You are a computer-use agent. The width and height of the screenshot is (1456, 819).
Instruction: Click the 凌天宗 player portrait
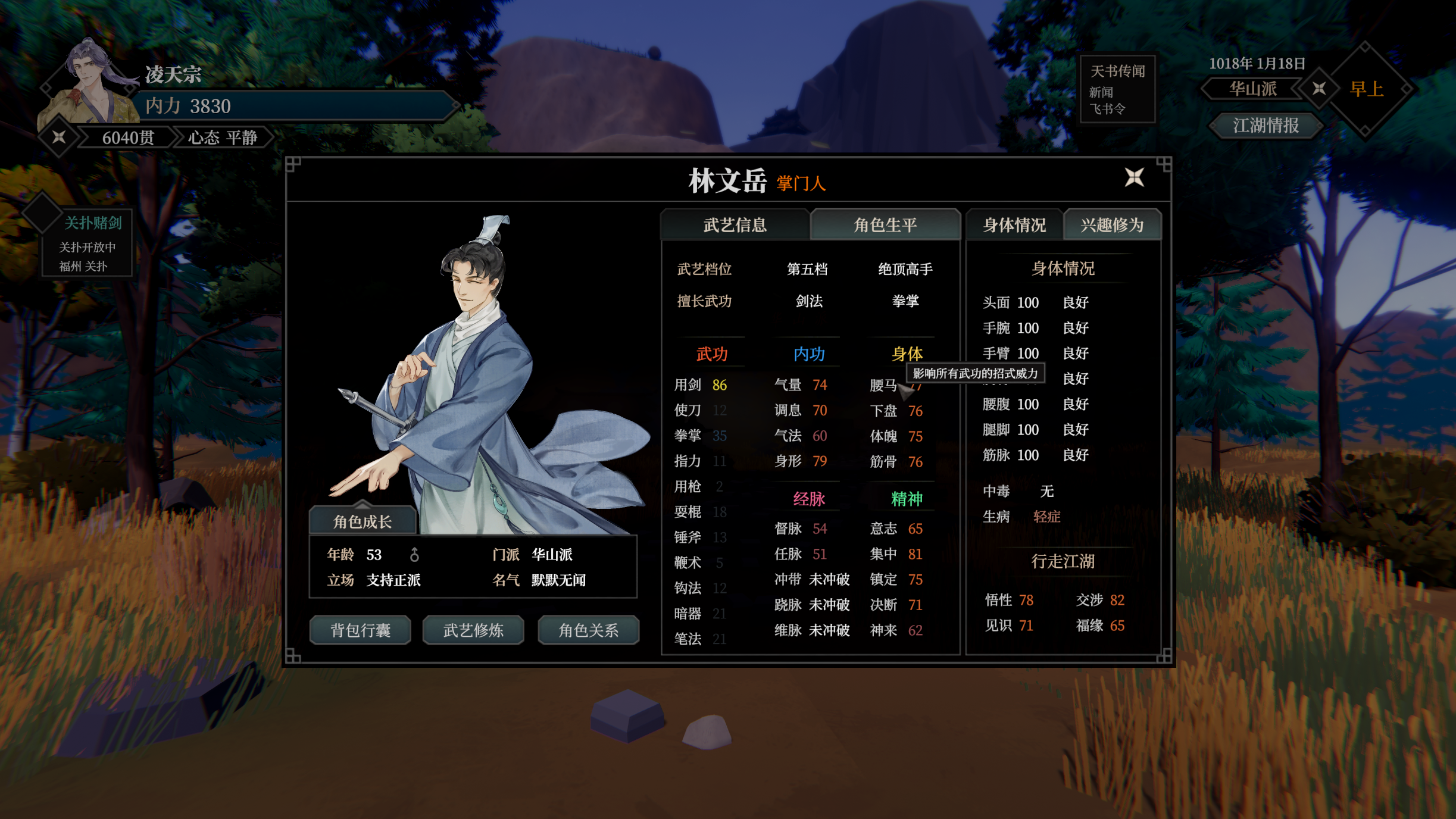pyautogui.click(x=89, y=80)
